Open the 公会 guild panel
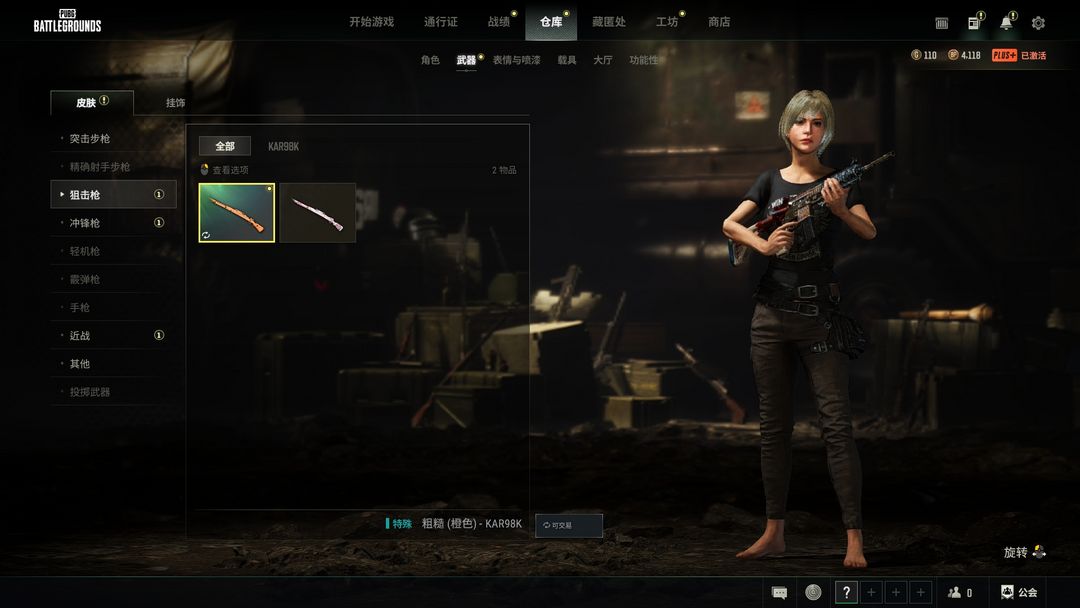Viewport: 1080px width, 608px height. click(x=1019, y=593)
